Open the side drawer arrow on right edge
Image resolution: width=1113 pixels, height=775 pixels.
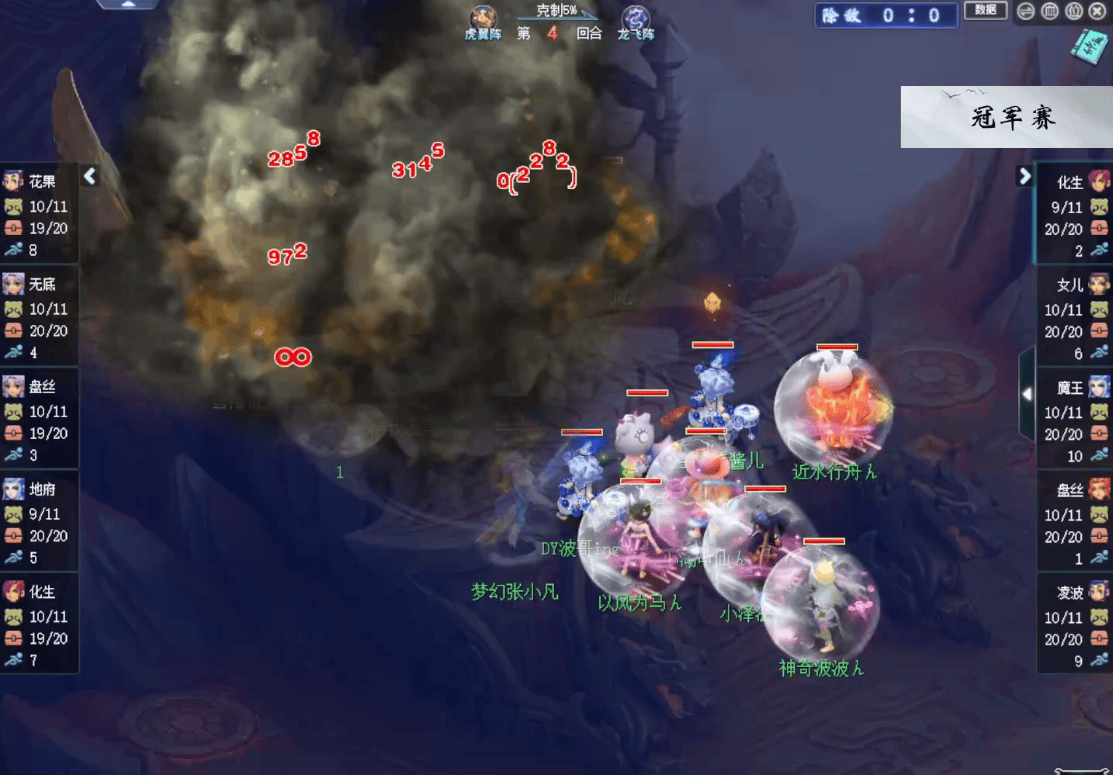pyautogui.click(x=1026, y=395)
